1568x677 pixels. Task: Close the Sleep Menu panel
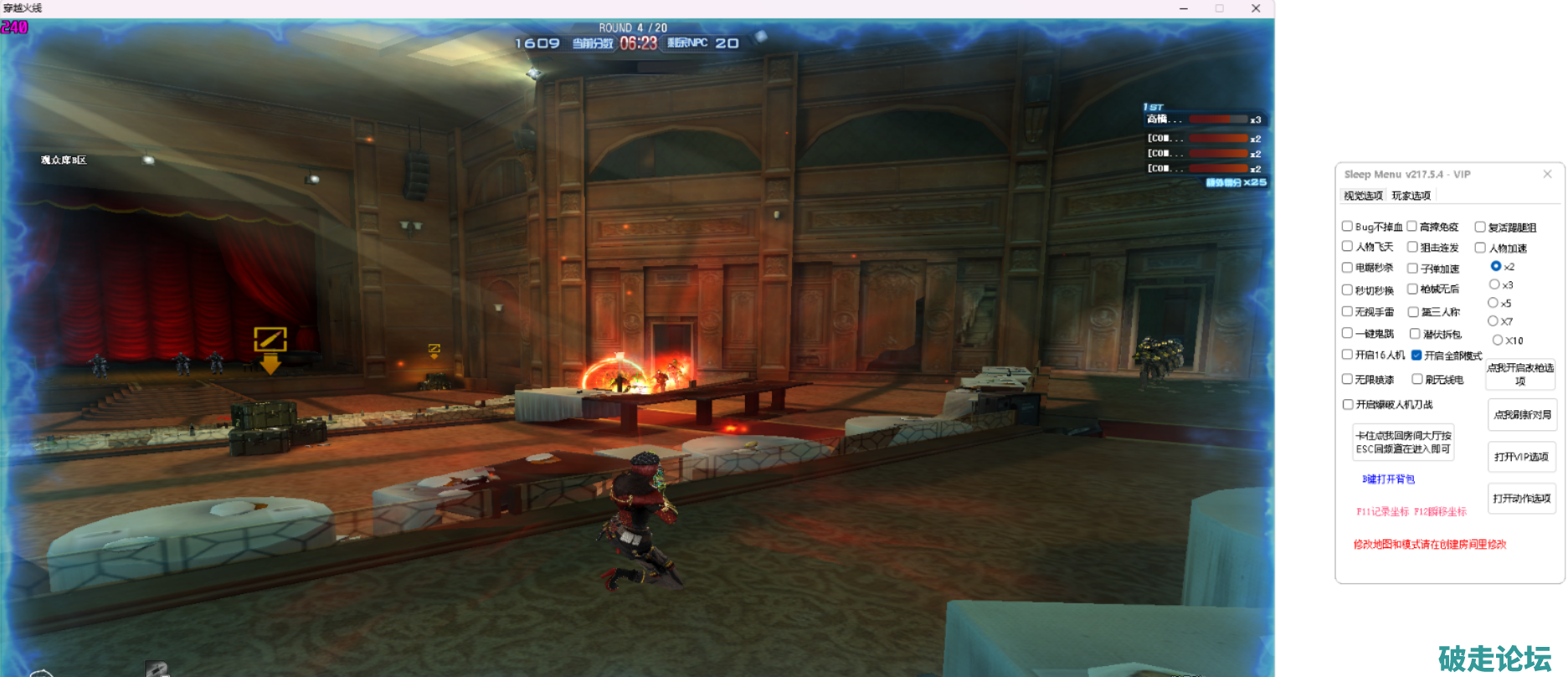point(1547,174)
